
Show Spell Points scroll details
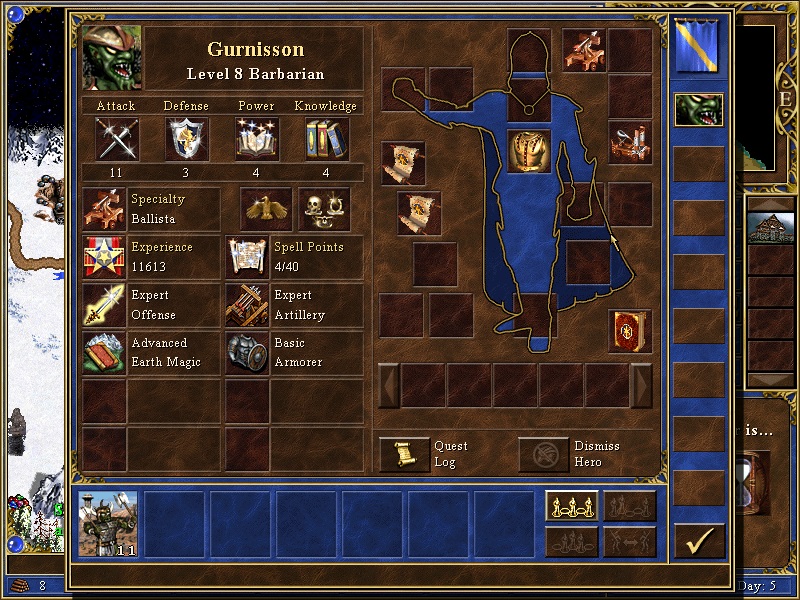point(247,257)
